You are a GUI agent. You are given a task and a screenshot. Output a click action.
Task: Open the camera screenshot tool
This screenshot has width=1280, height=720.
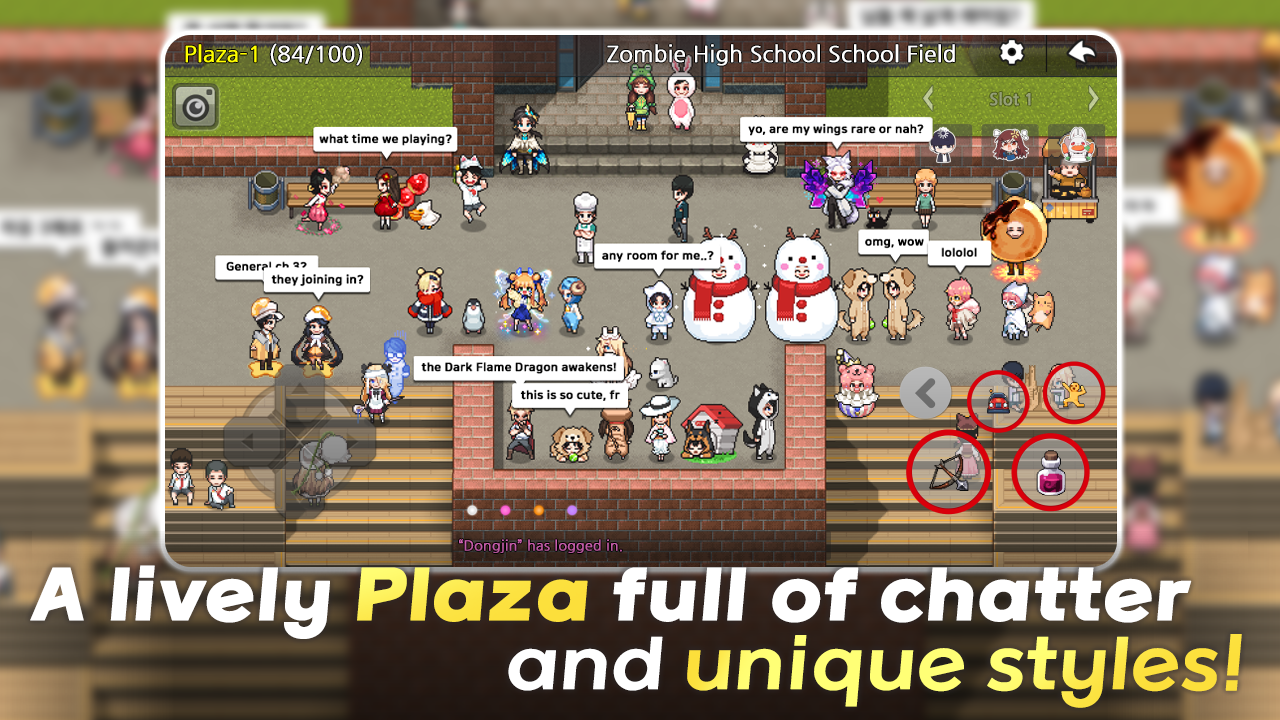point(196,107)
